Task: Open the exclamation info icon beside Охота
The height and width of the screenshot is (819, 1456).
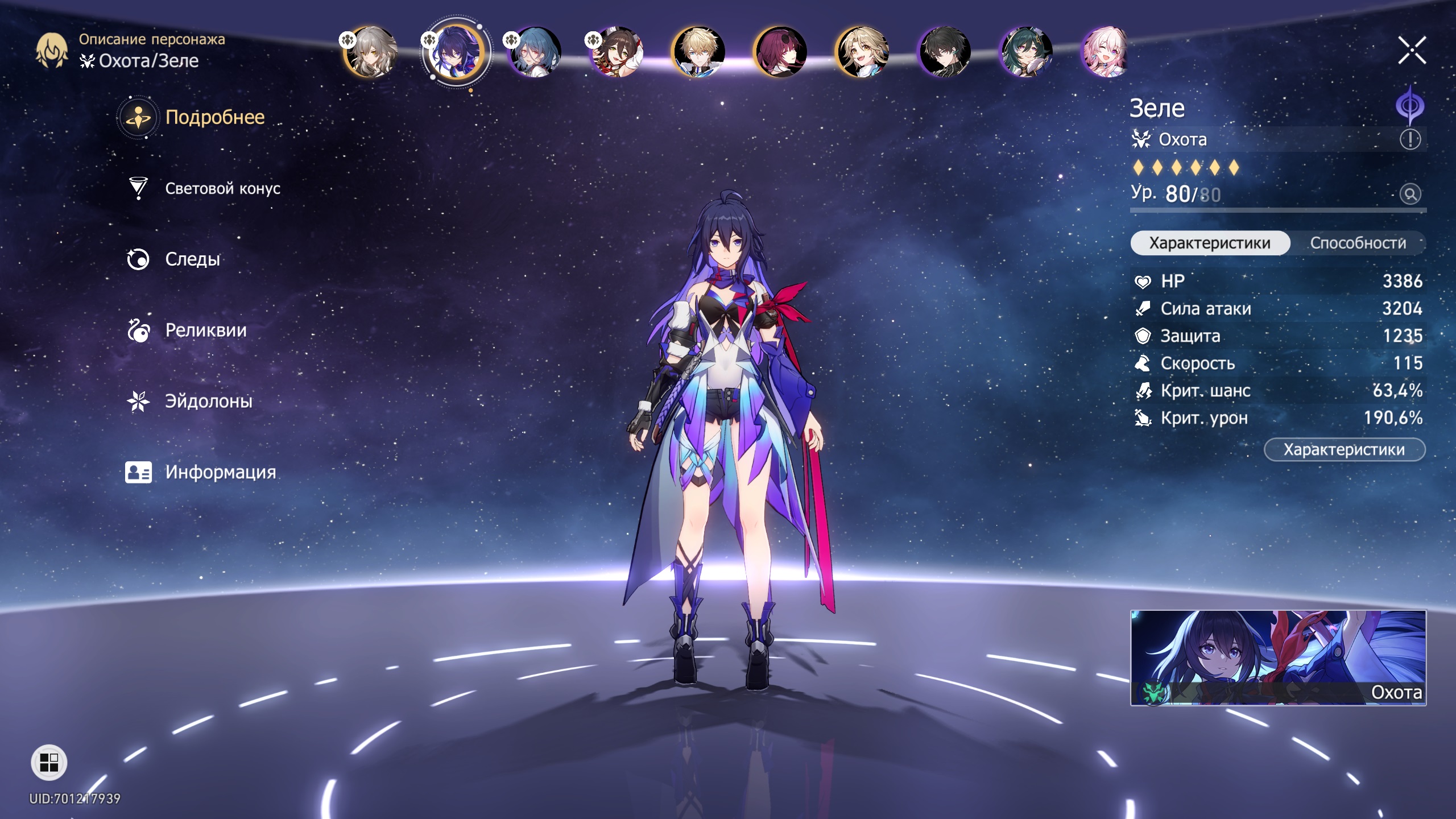Action: pos(1410,139)
